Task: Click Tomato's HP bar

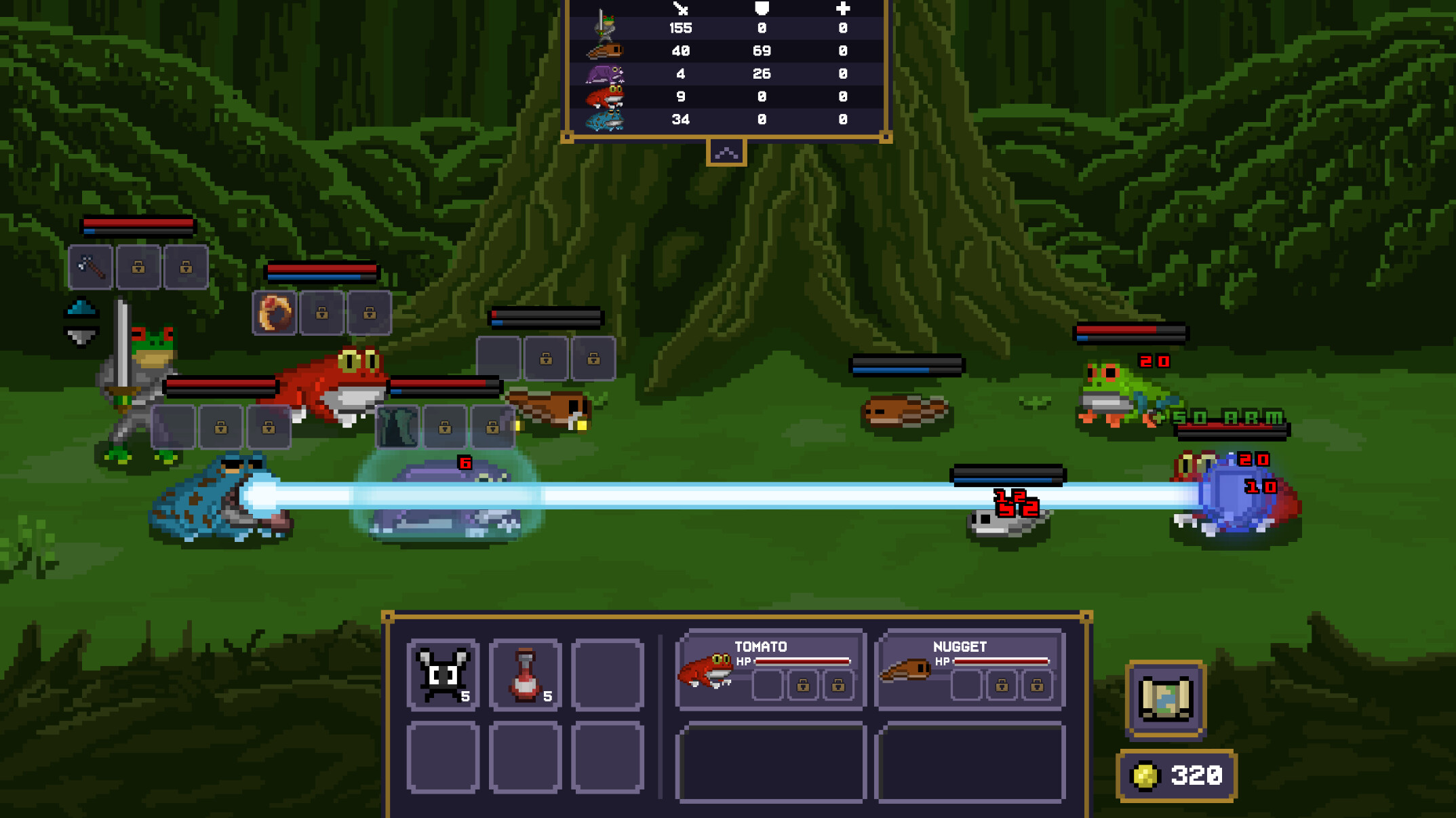Action: tap(804, 660)
